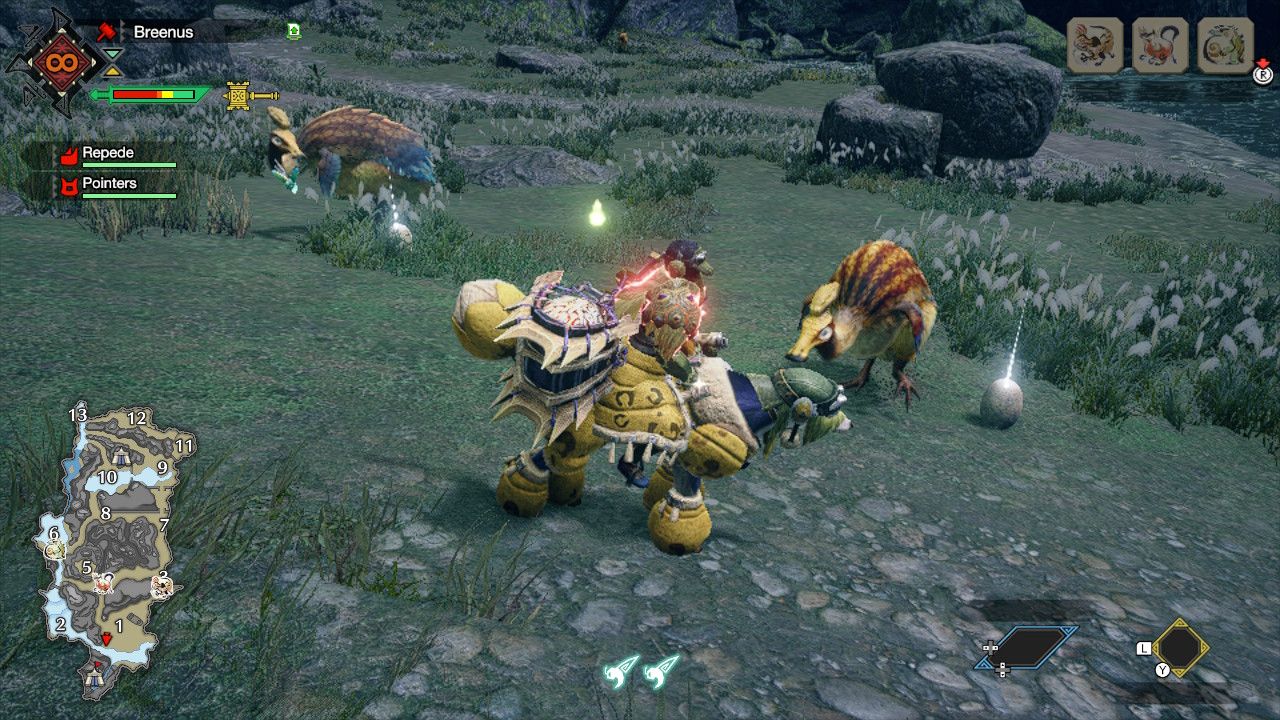Click the sword-shaped health bar
This screenshot has width=1280, height=720.
pyautogui.click(x=150, y=95)
